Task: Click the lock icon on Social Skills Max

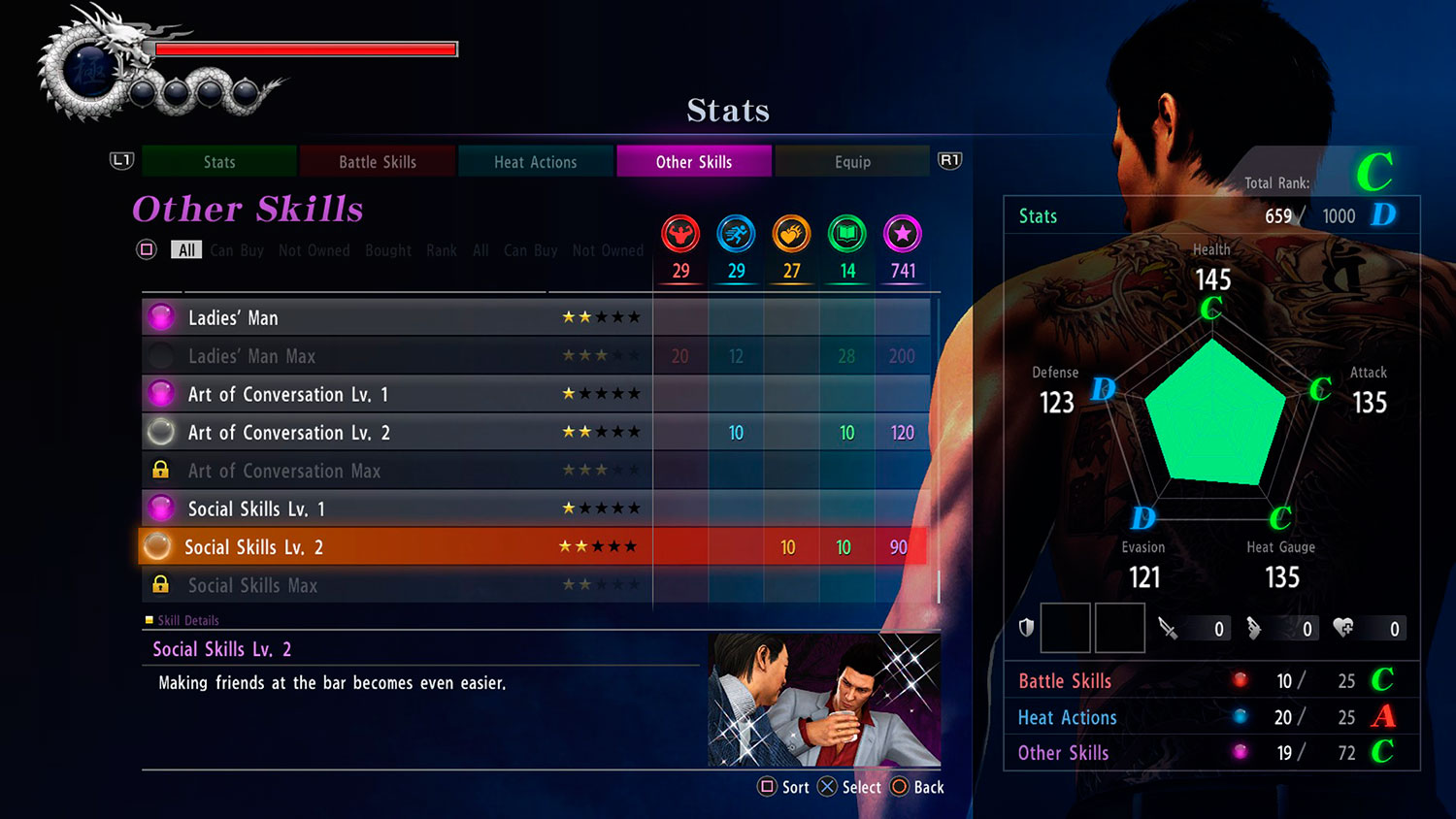Action: click(x=160, y=584)
